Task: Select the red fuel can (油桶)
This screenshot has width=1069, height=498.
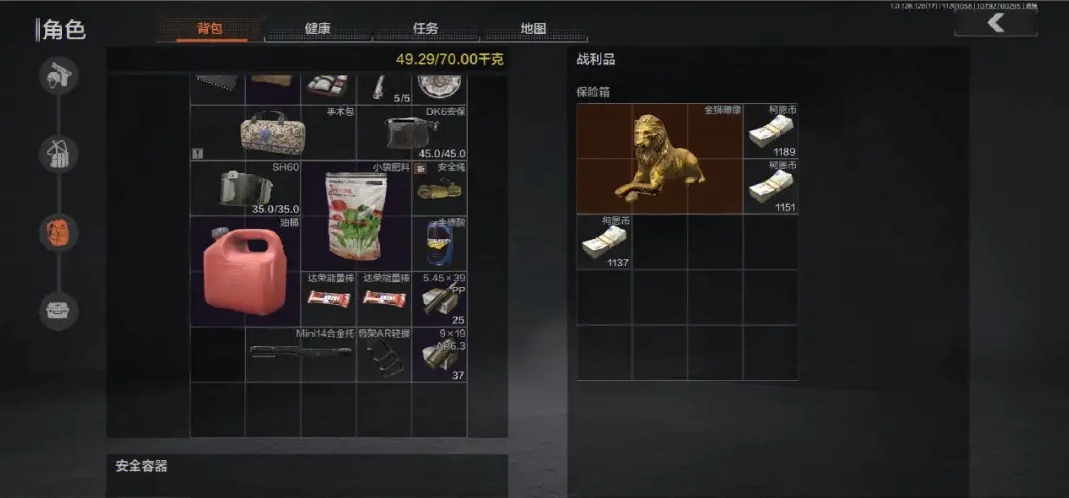Action: (x=245, y=270)
